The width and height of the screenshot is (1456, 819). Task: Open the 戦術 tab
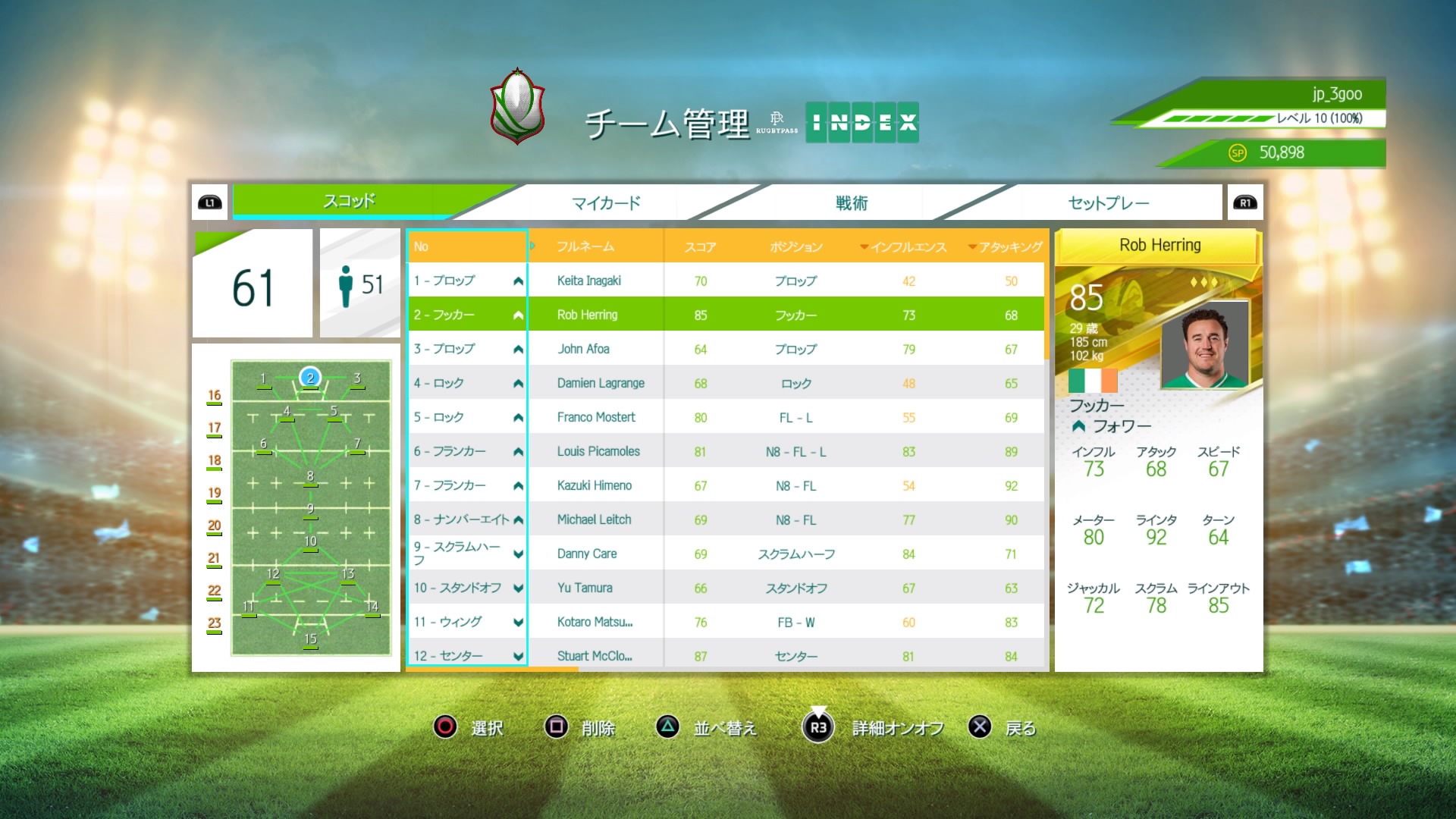851,202
